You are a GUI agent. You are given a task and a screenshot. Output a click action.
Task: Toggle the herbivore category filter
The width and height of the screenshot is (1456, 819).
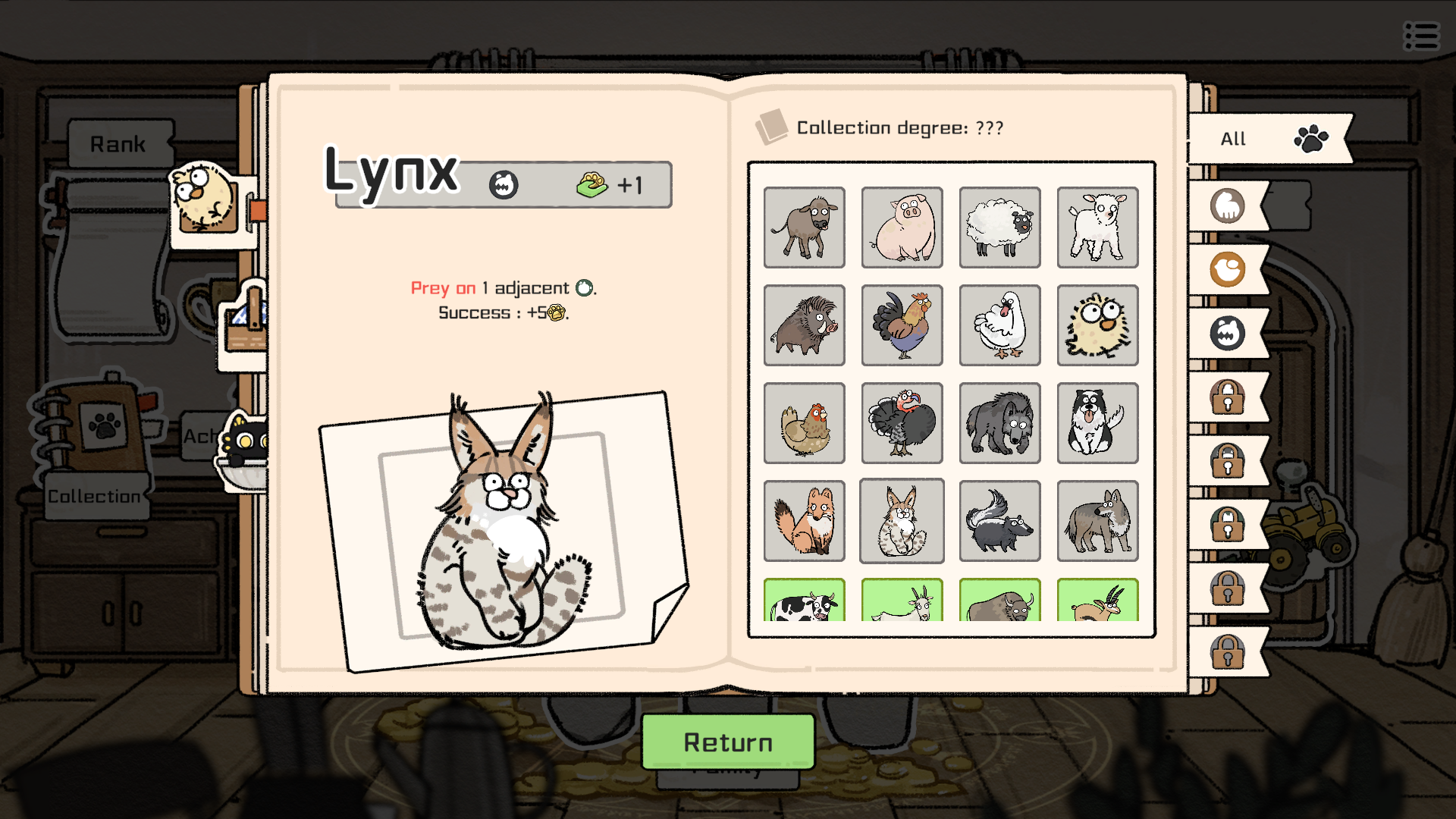pos(1228,206)
